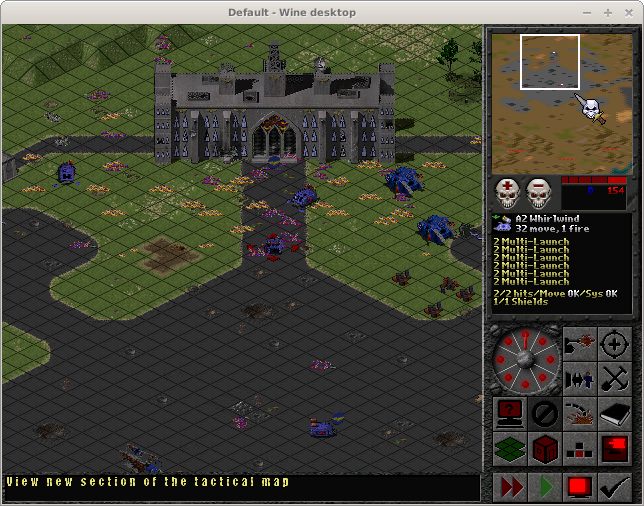Confirm with the black checkmark button
Image resolution: width=644 pixels, height=506 pixels.
pos(612,487)
